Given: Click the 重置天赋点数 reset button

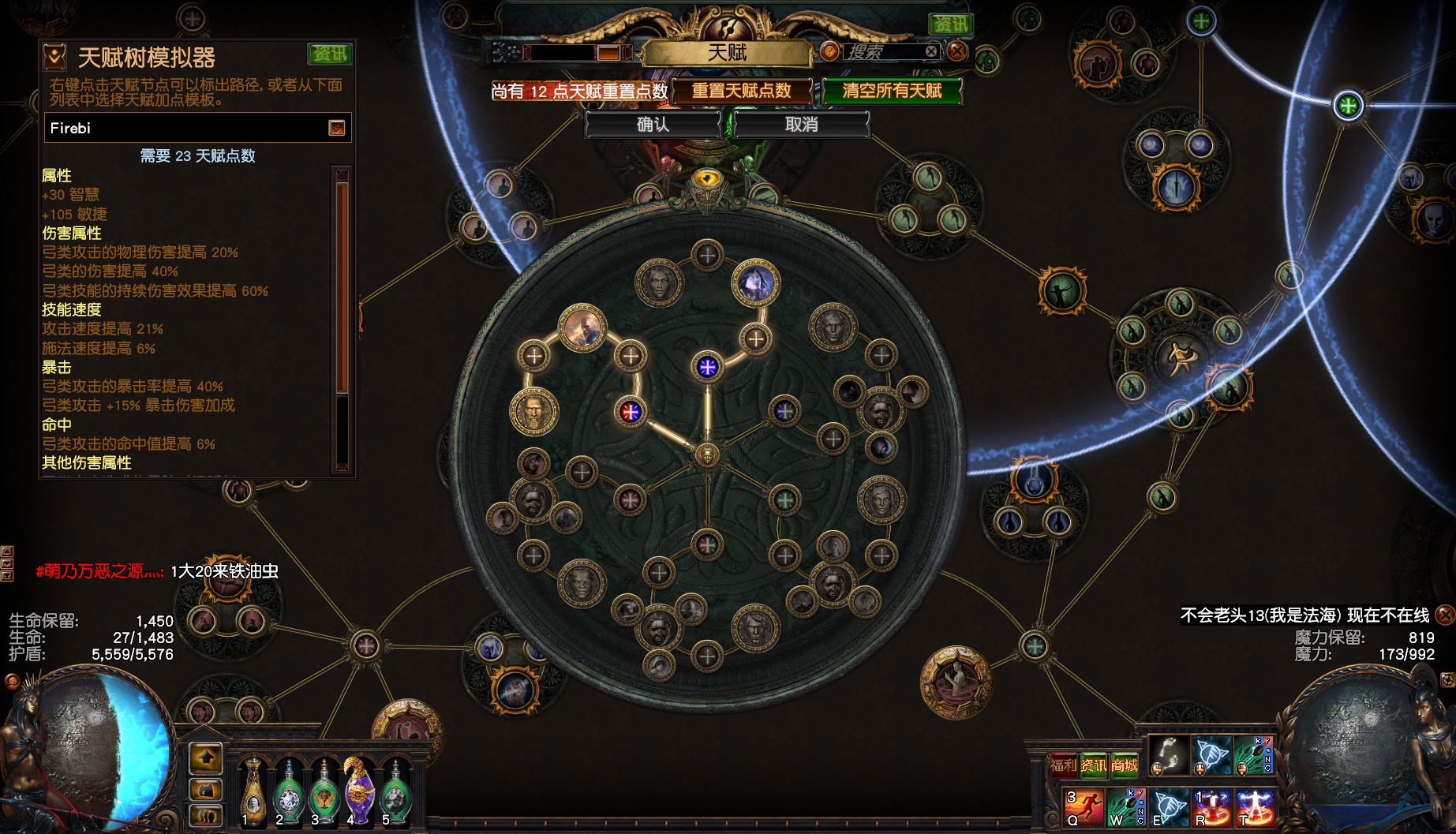Looking at the screenshot, I should click(x=741, y=92).
